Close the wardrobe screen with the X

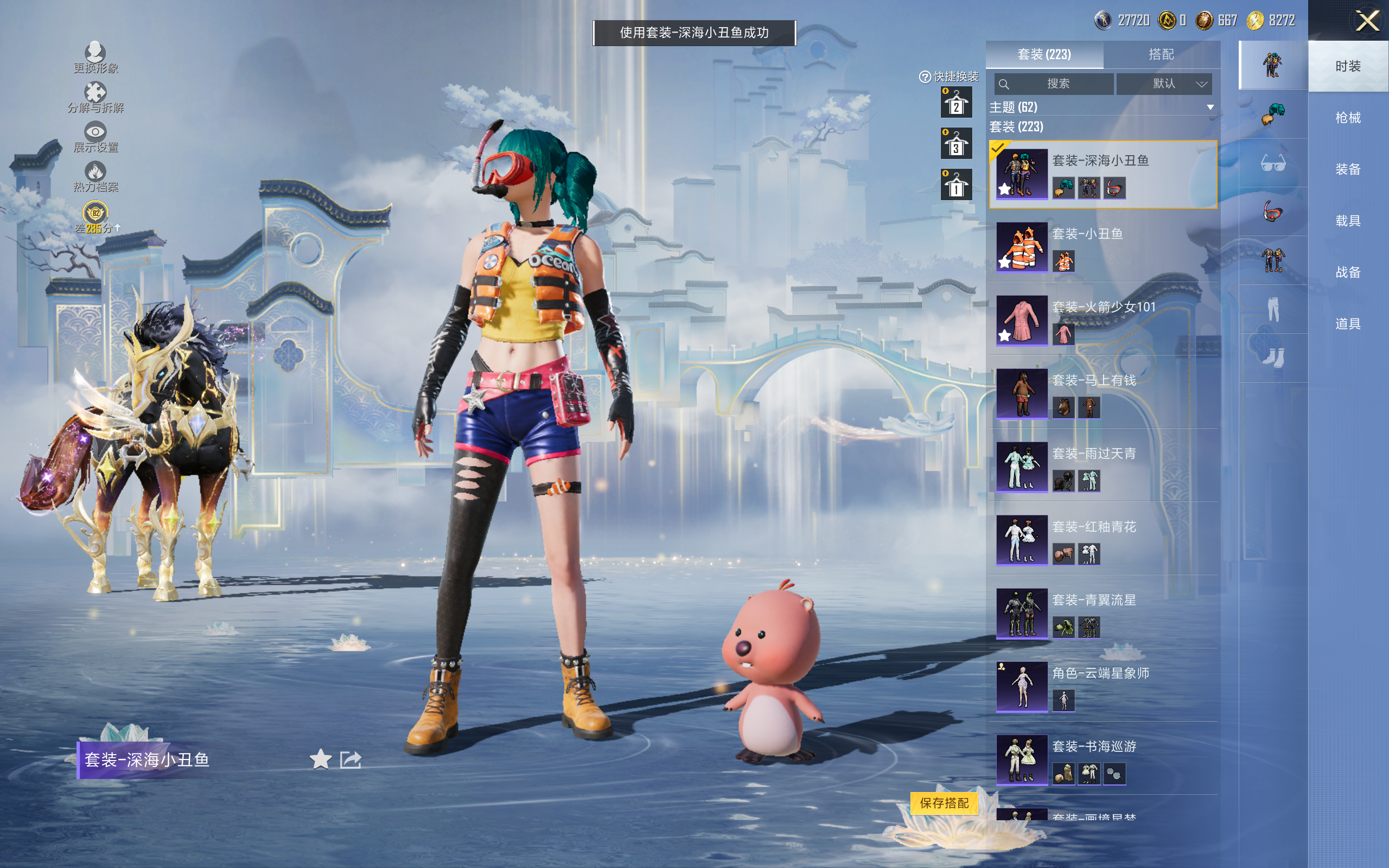point(1367,21)
